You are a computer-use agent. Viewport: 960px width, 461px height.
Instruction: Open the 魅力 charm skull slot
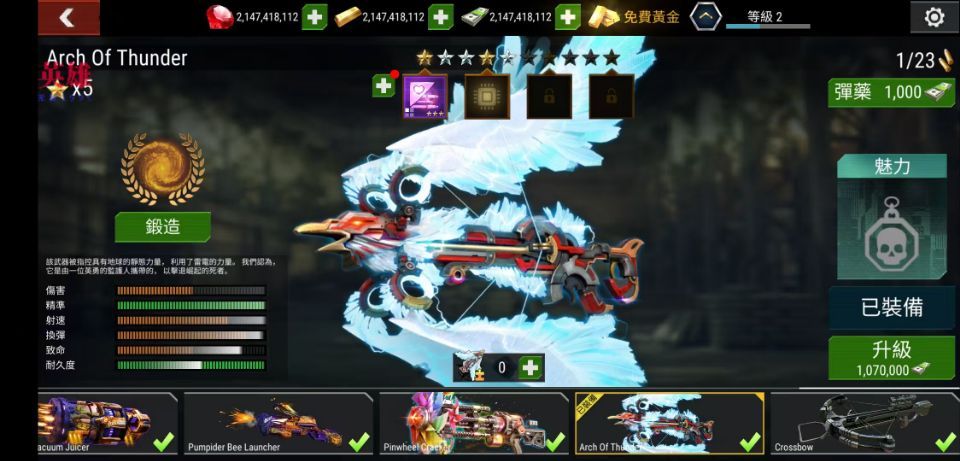[891, 230]
